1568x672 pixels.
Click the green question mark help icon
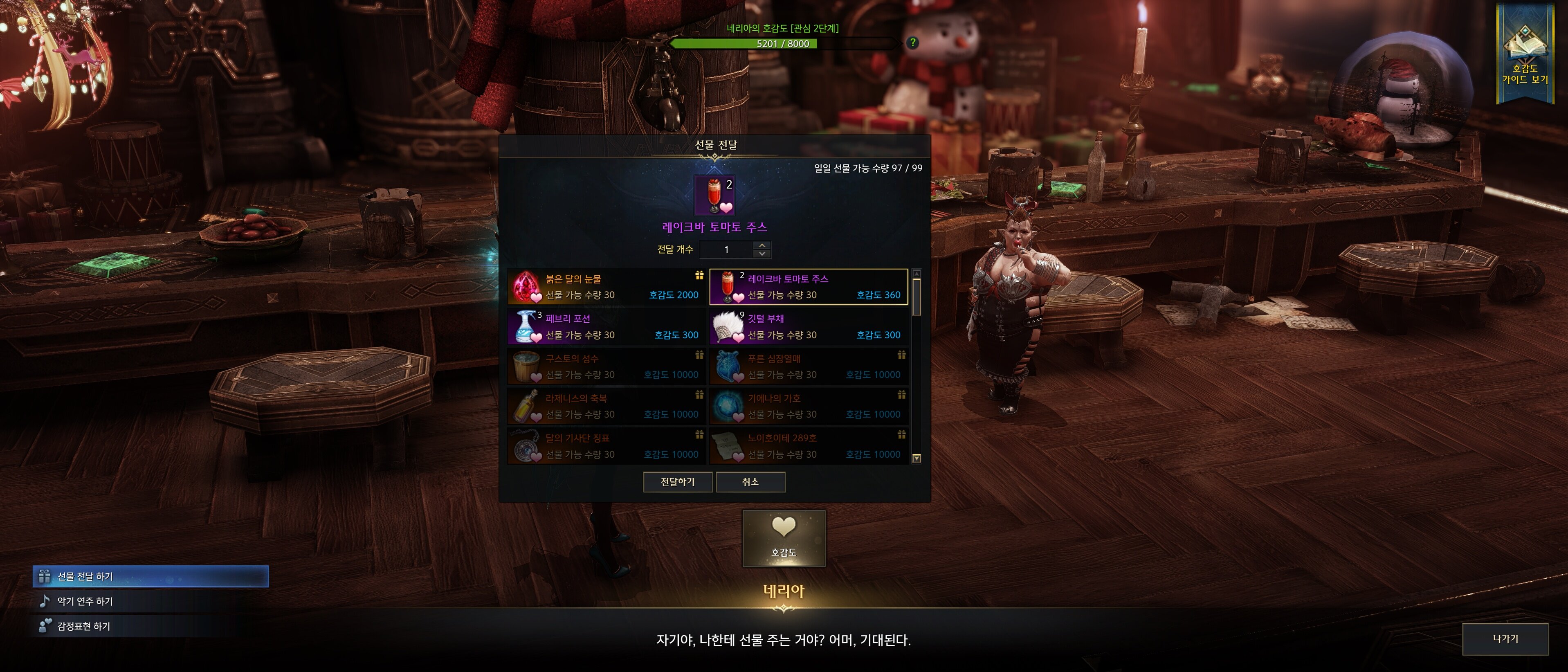click(x=912, y=43)
